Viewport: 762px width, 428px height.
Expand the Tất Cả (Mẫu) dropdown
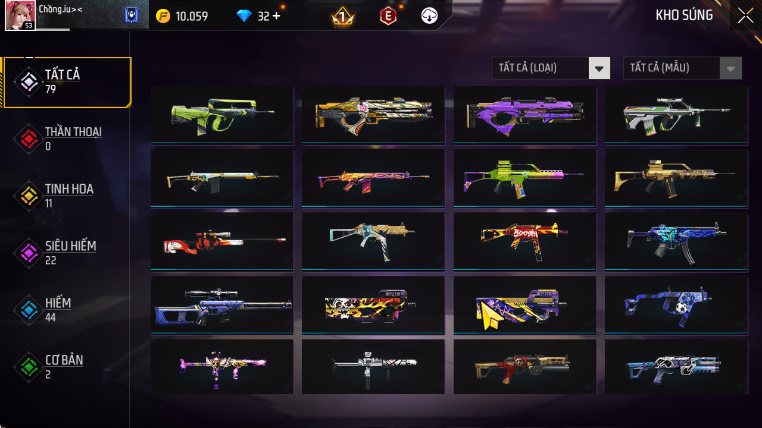[x=682, y=68]
